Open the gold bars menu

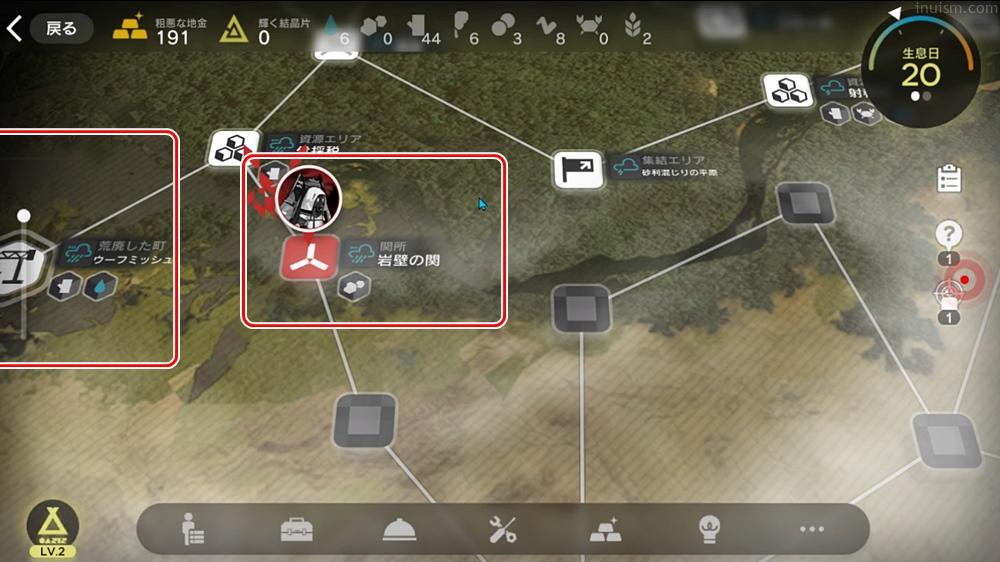(605, 530)
